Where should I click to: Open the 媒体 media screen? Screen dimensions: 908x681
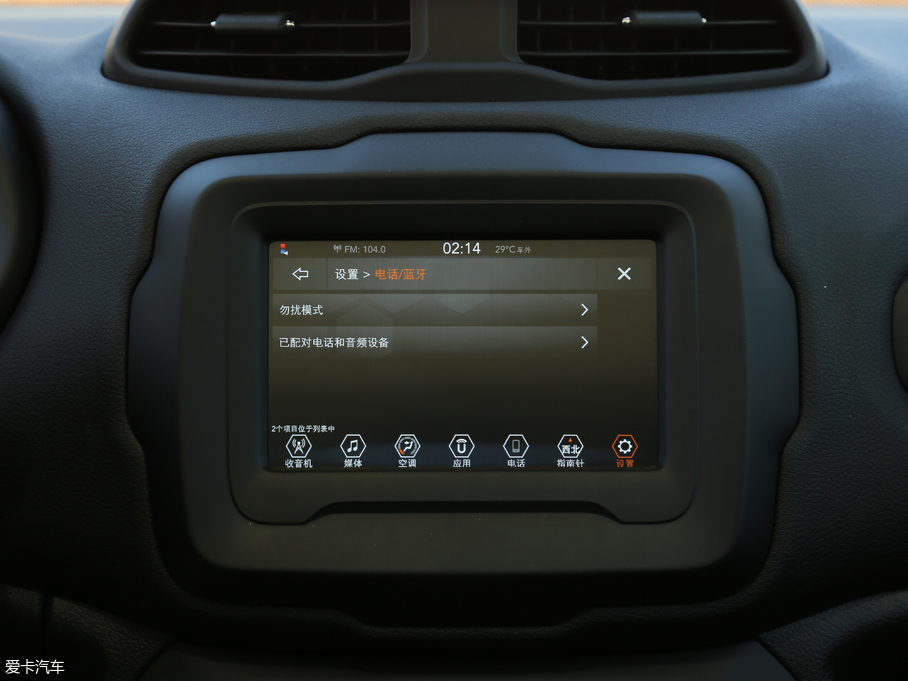click(352, 449)
